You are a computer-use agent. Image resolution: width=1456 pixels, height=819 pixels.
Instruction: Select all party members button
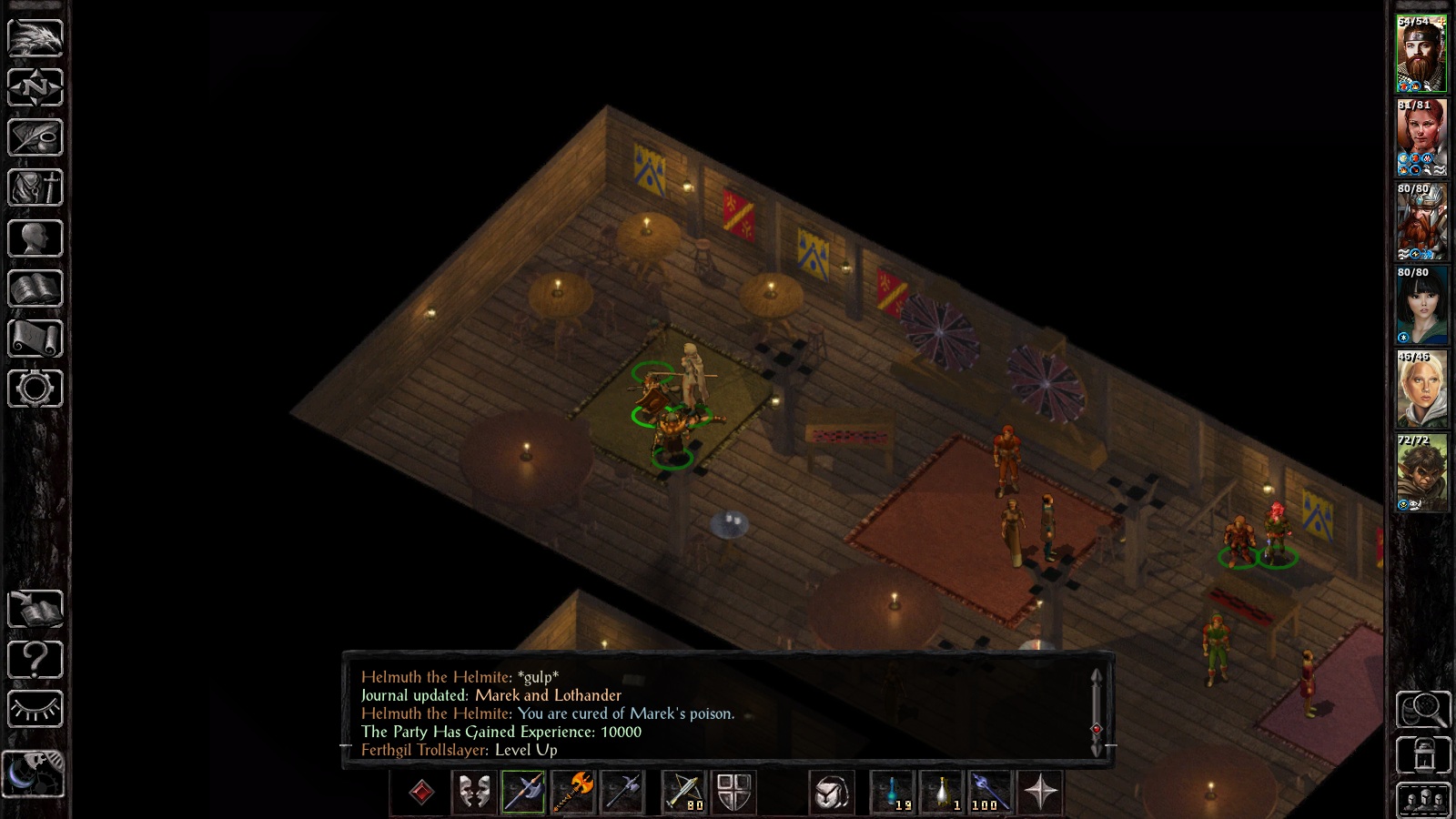1423,800
